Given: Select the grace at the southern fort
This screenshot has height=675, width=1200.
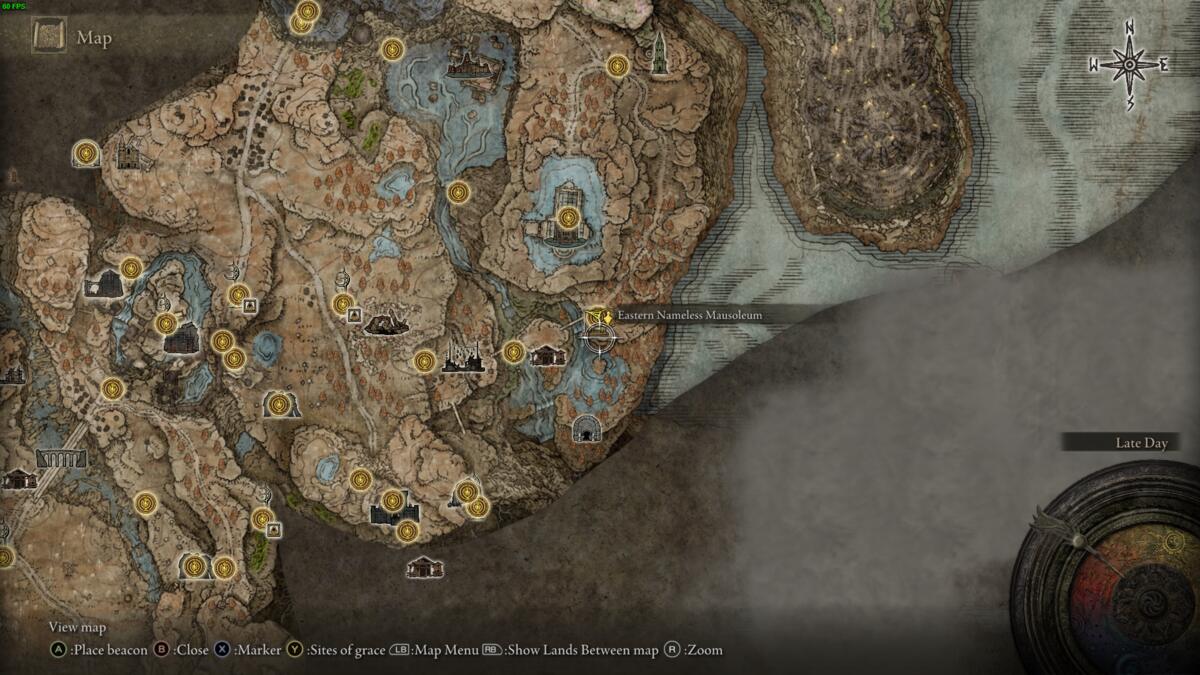Looking at the screenshot, I should [392, 501].
